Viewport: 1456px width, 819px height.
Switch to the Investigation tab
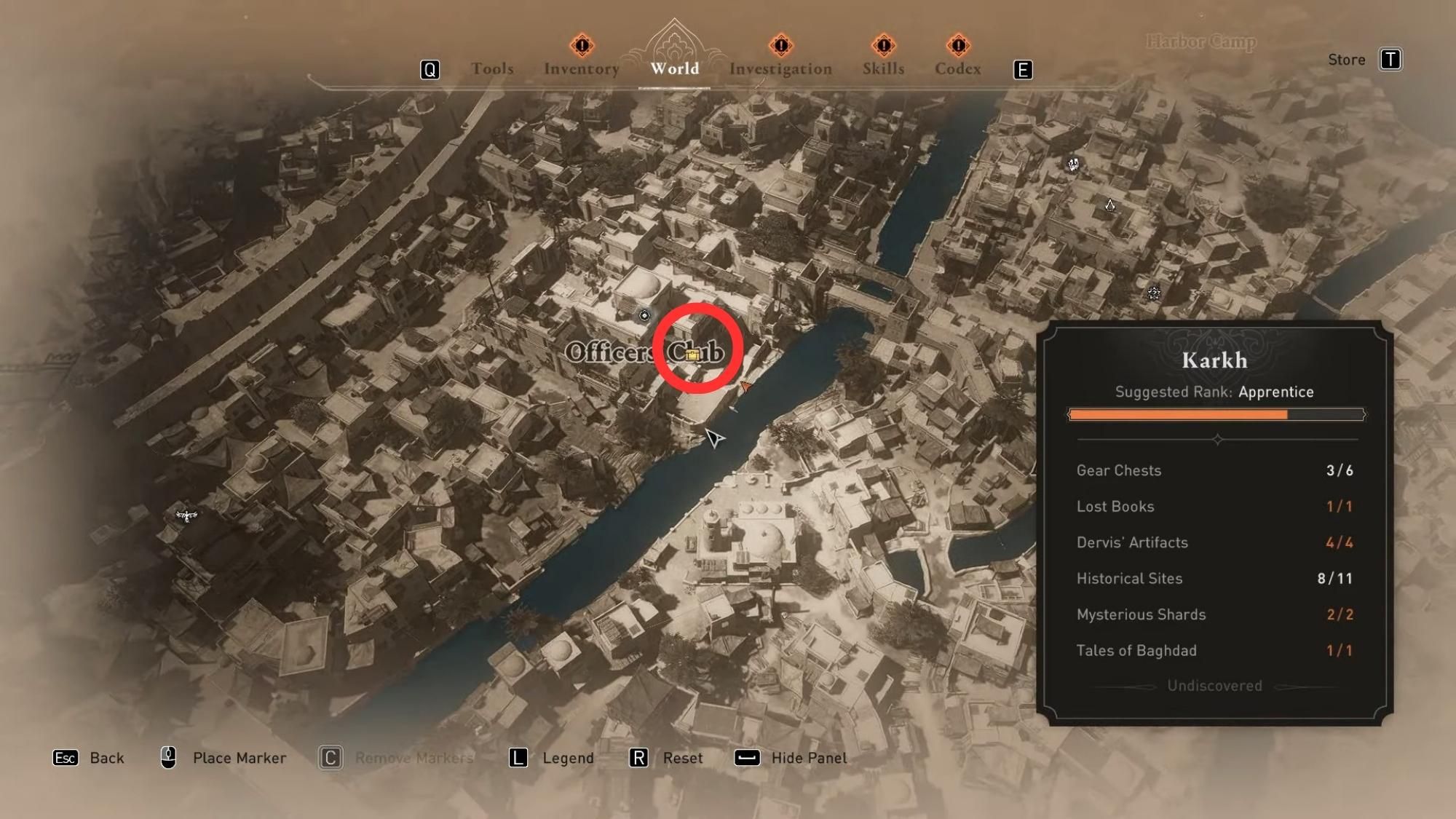[x=781, y=68]
